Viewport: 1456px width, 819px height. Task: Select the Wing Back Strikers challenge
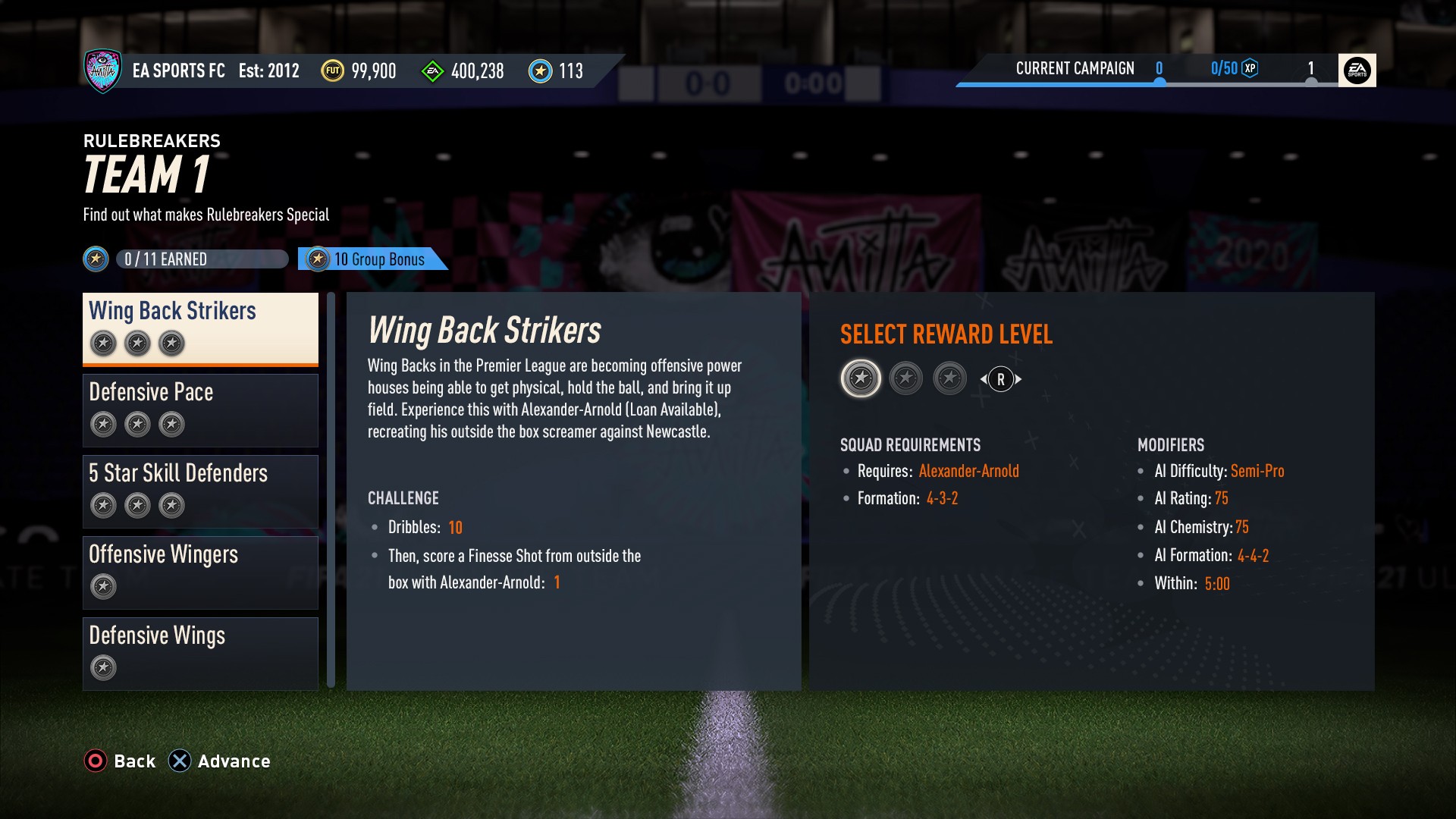point(200,328)
